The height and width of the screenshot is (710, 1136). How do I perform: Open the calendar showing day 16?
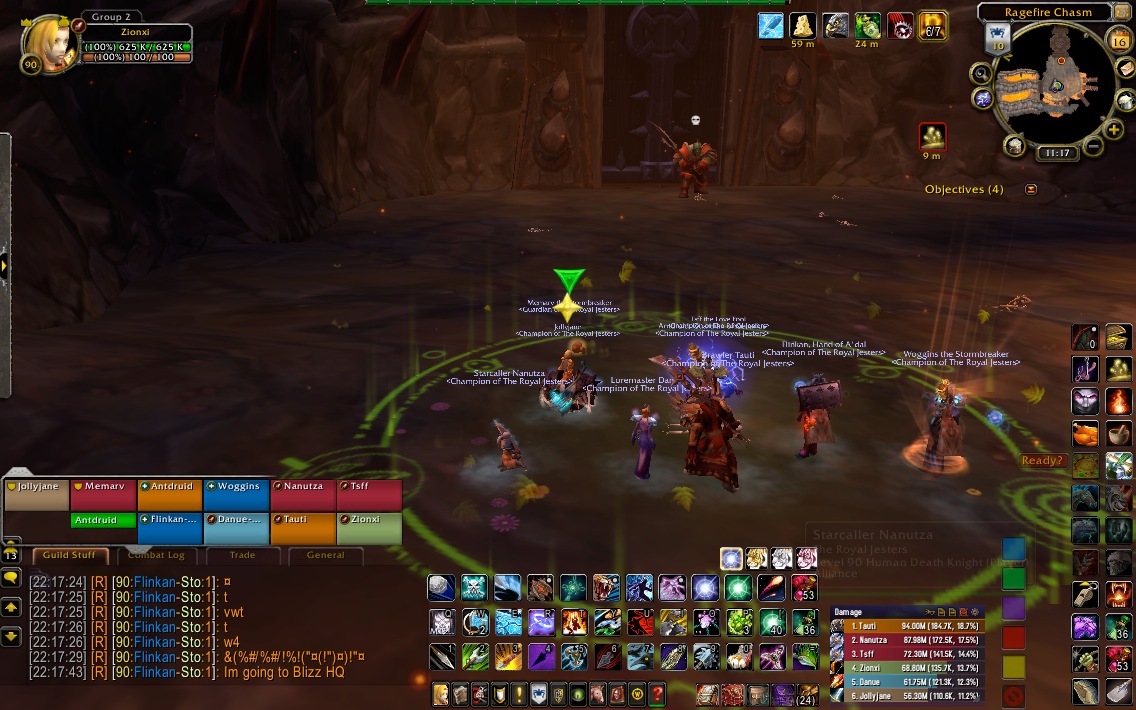pos(1120,40)
